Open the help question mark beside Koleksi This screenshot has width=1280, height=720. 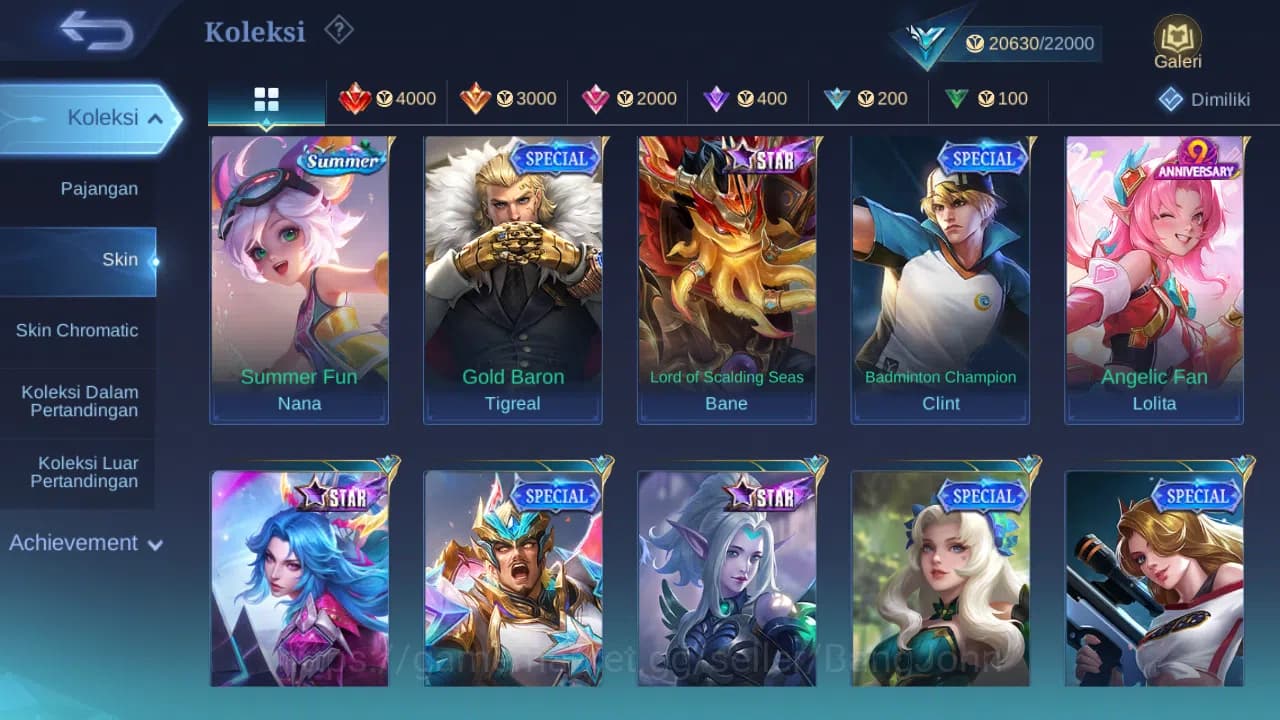tap(338, 30)
